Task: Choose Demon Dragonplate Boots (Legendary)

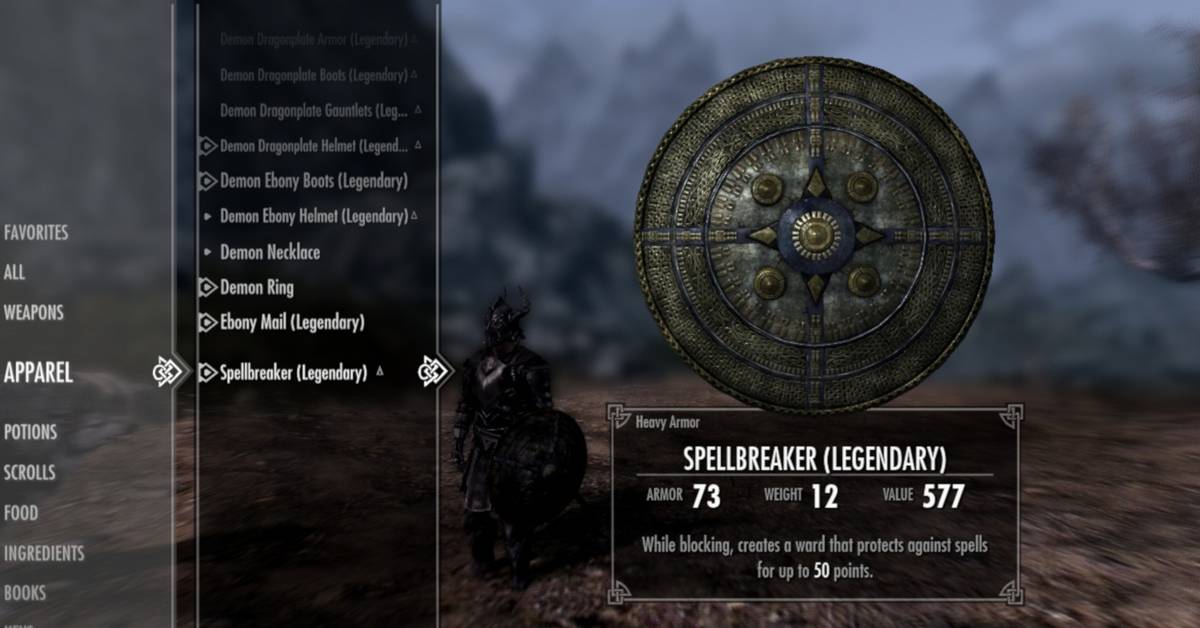Action: [x=313, y=75]
